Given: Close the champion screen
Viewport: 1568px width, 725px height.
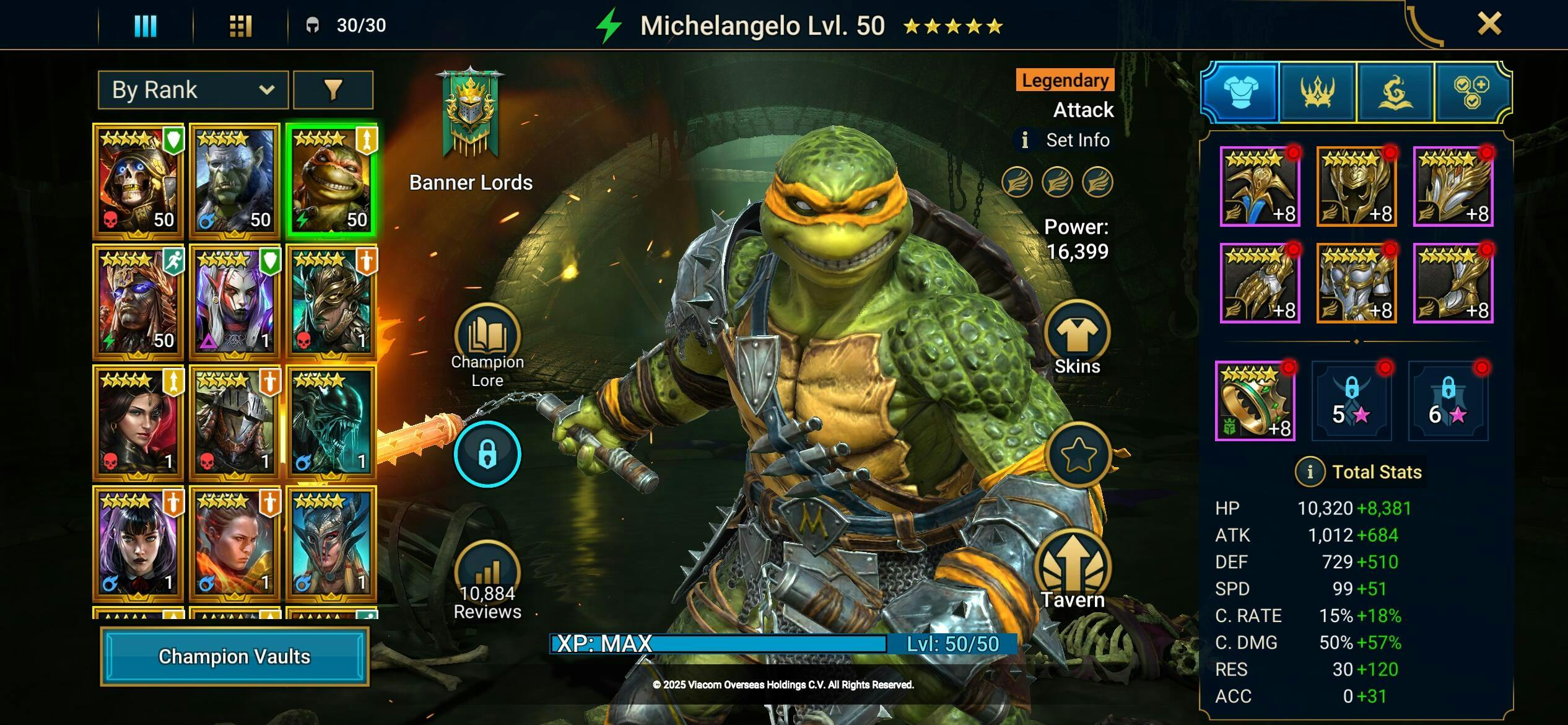Looking at the screenshot, I should click(1489, 24).
